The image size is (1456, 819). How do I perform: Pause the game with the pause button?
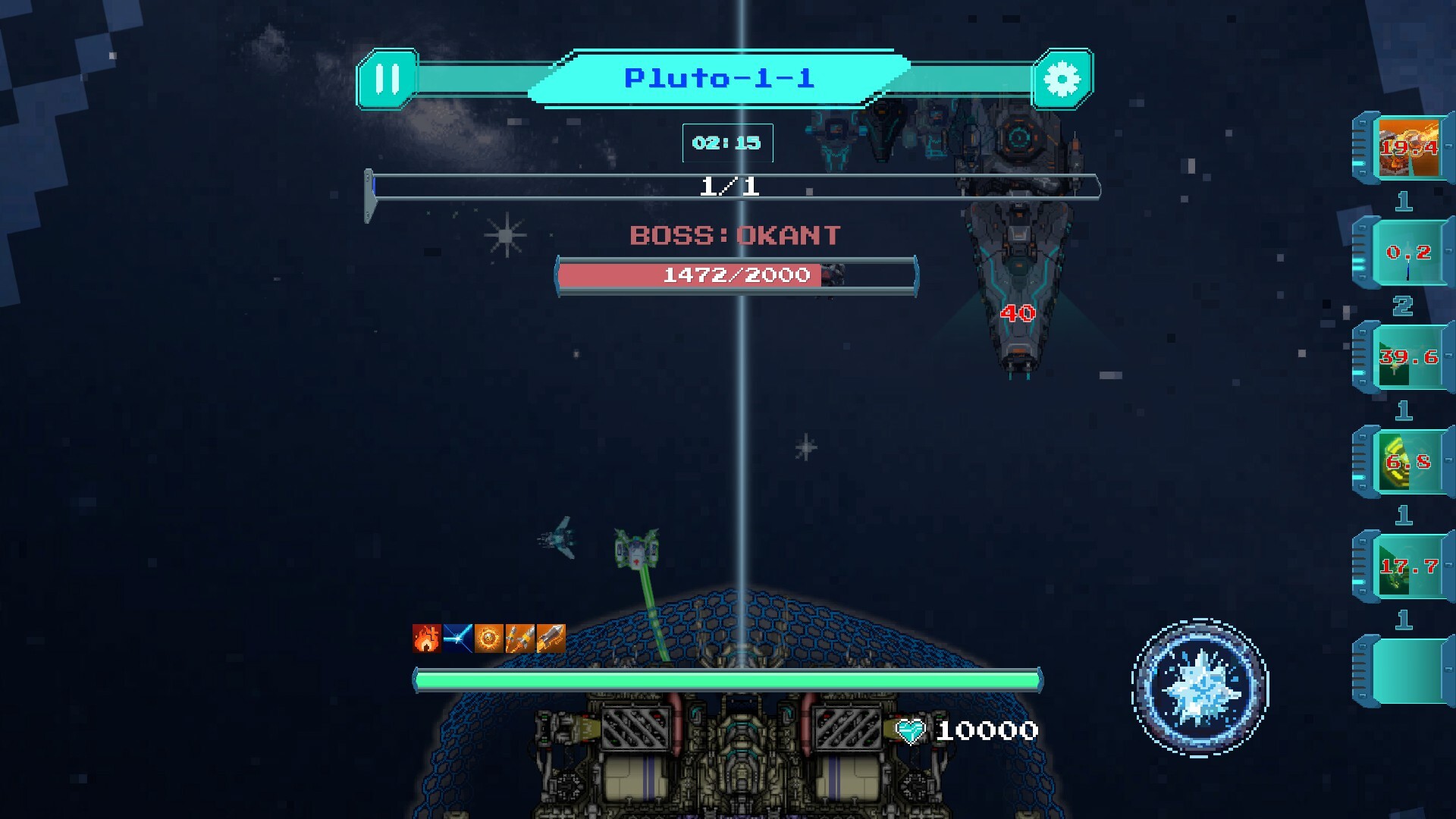click(387, 79)
